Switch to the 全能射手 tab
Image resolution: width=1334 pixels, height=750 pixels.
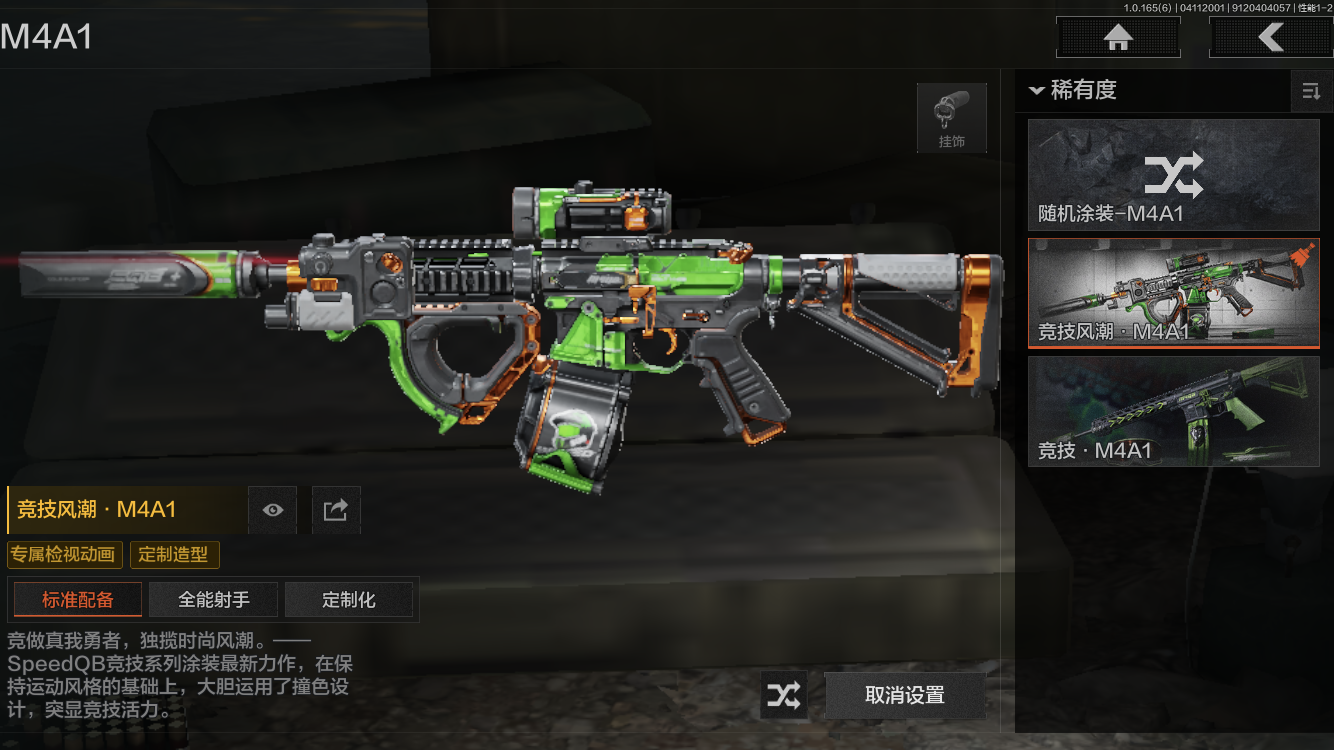(x=214, y=600)
